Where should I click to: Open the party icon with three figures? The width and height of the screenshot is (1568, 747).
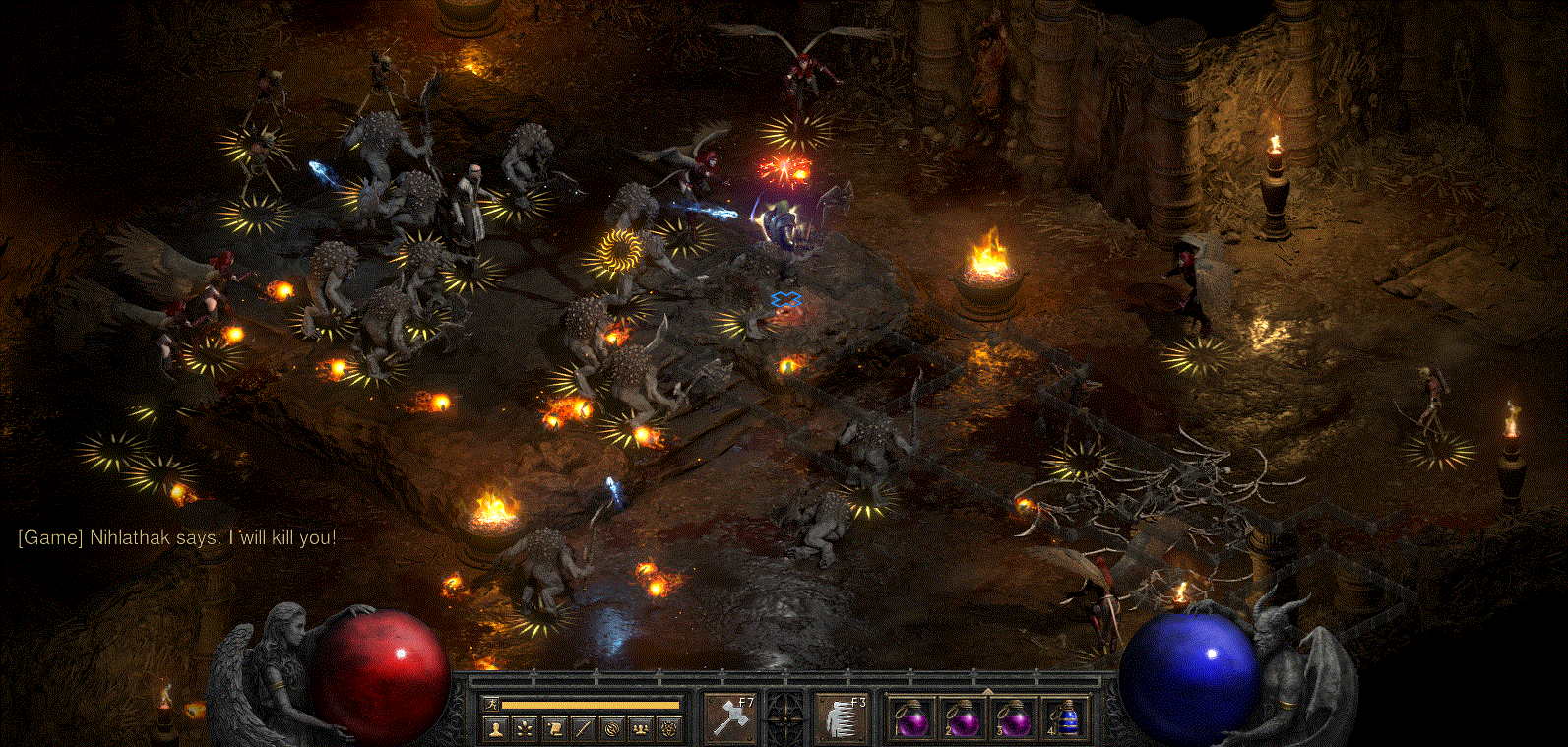[x=641, y=728]
